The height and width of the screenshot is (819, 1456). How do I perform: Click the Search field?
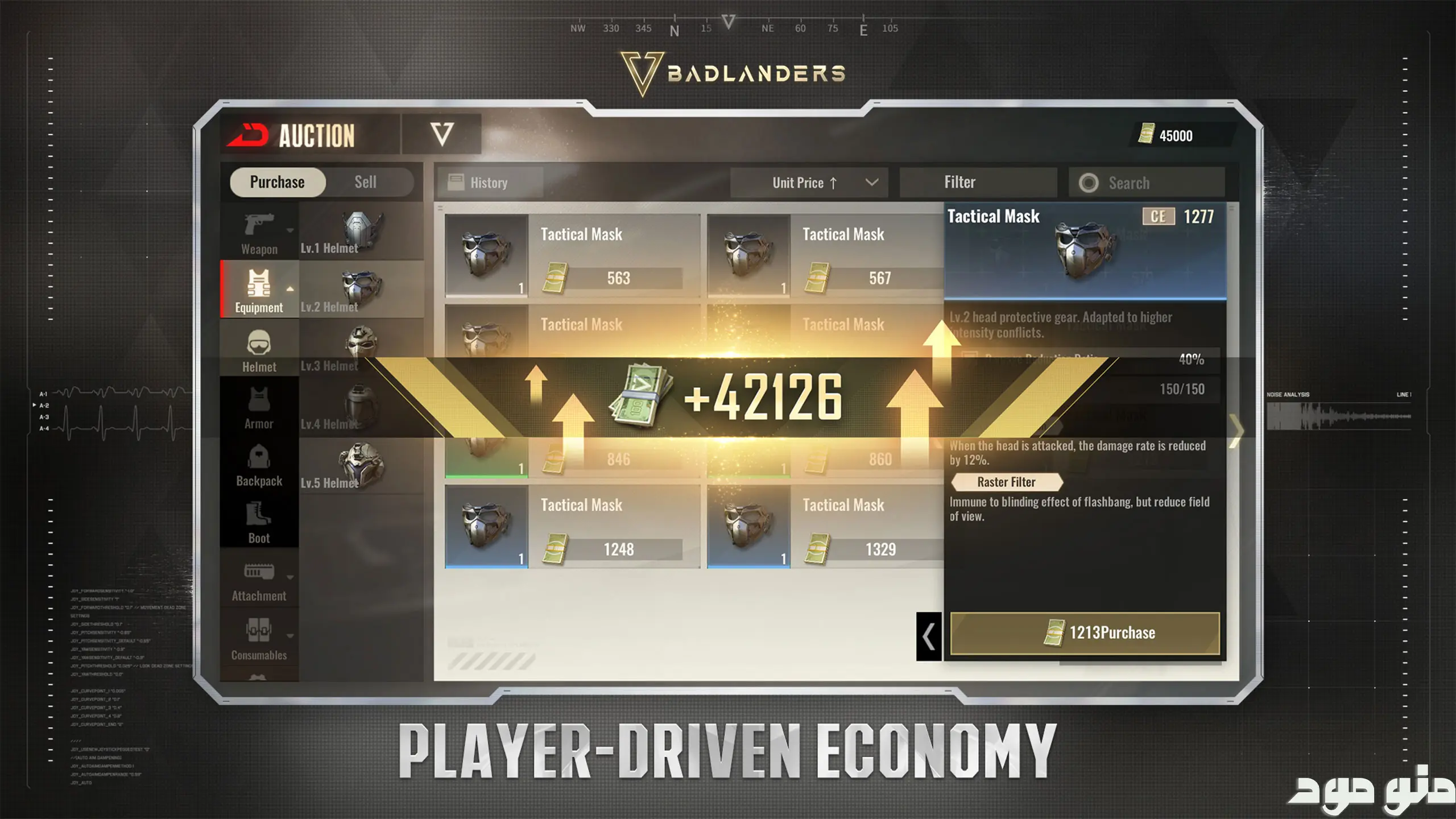click(1147, 183)
